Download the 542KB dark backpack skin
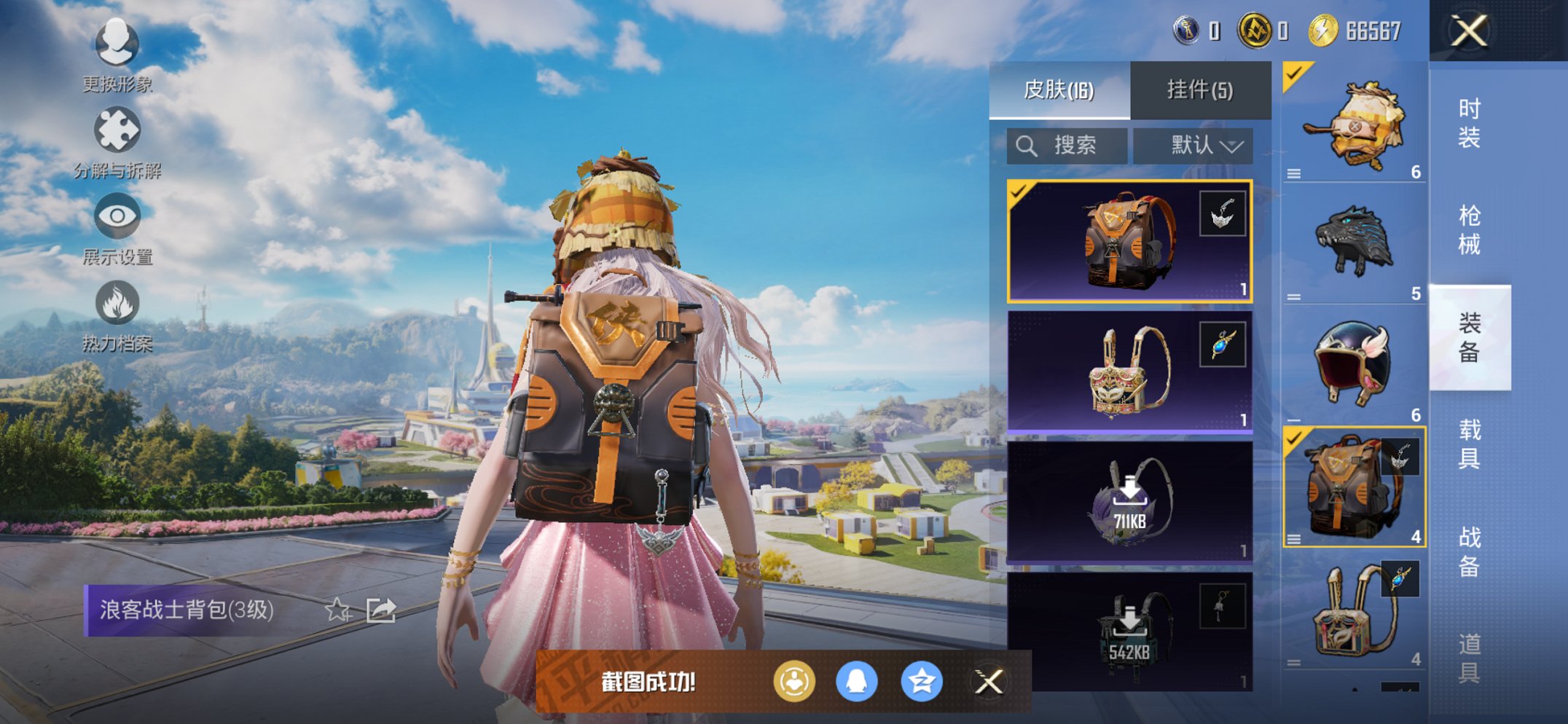Screen dimensions: 1568x724 [1129, 631]
